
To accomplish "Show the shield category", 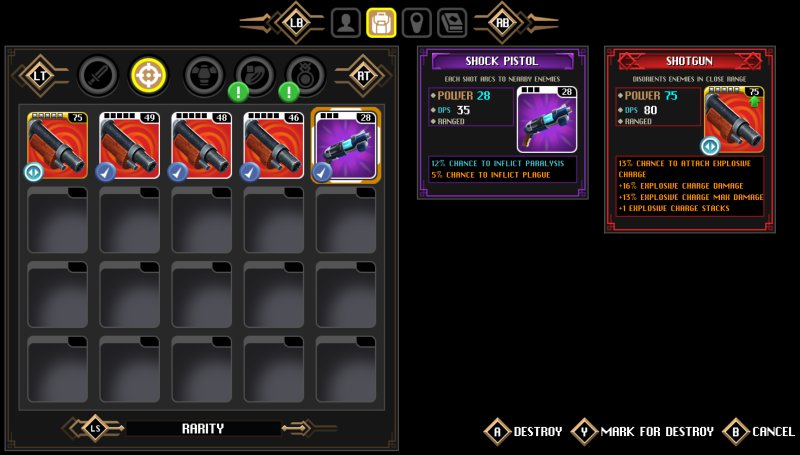I will coord(254,73).
